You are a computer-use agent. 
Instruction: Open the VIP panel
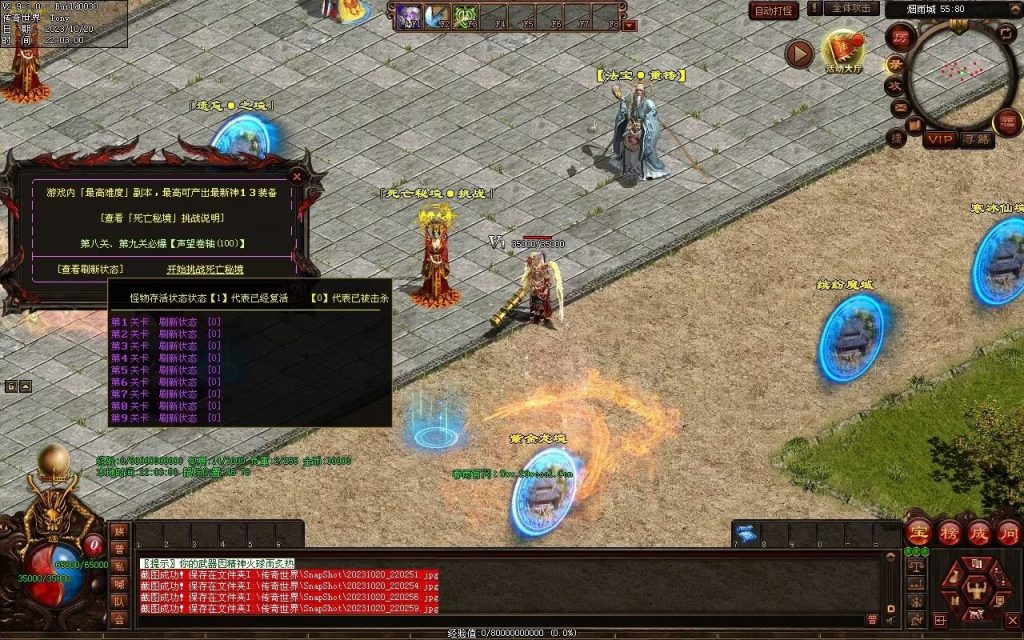coord(940,139)
